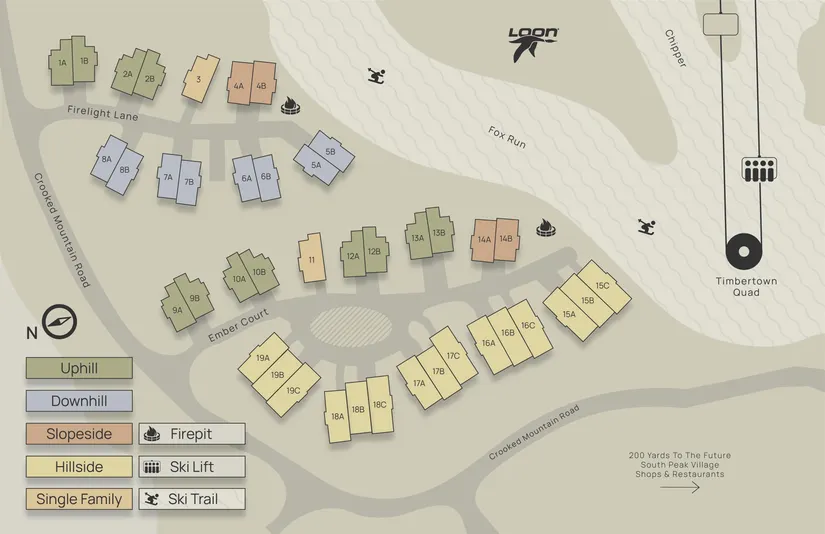Select hillside unit 17A
The height and width of the screenshot is (534, 825).
coord(420,383)
